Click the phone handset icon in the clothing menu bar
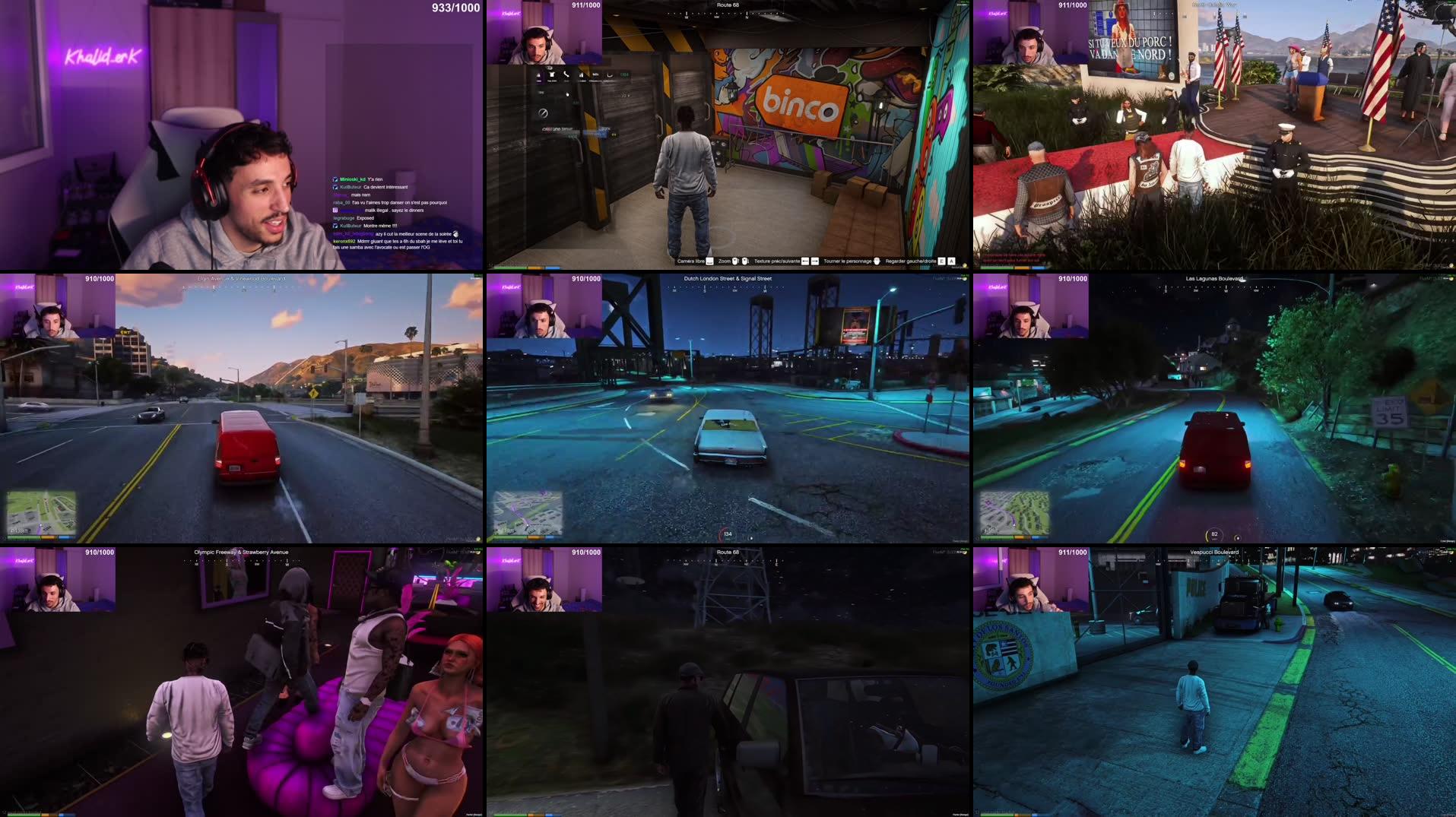The height and width of the screenshot is (817, 1456). 566,74
